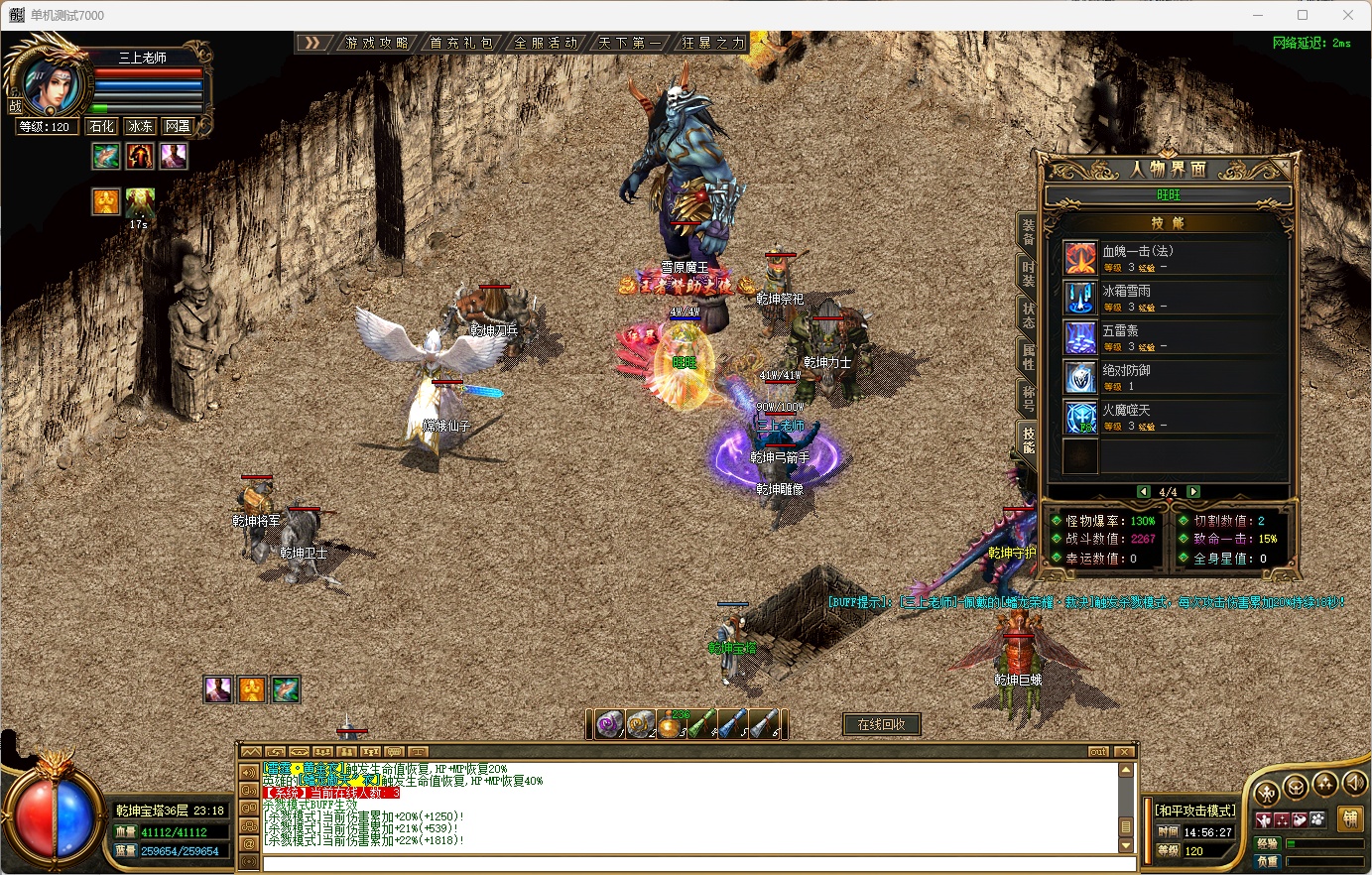
Task: Switch to the 称号 title tab
Action: [1029, 398]
